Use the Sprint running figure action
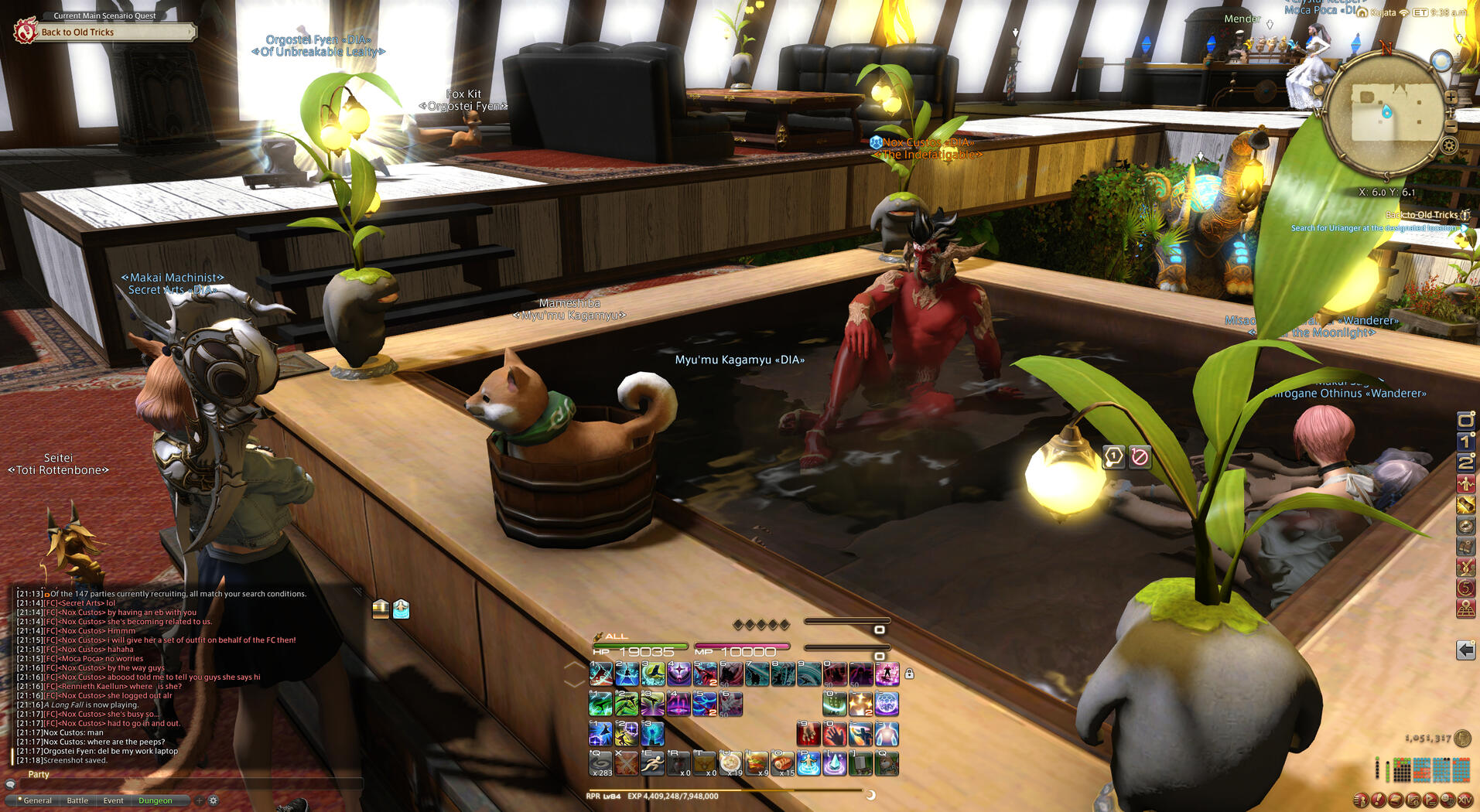The height and width of the screenshot is (812, 1480). point(652,764)
